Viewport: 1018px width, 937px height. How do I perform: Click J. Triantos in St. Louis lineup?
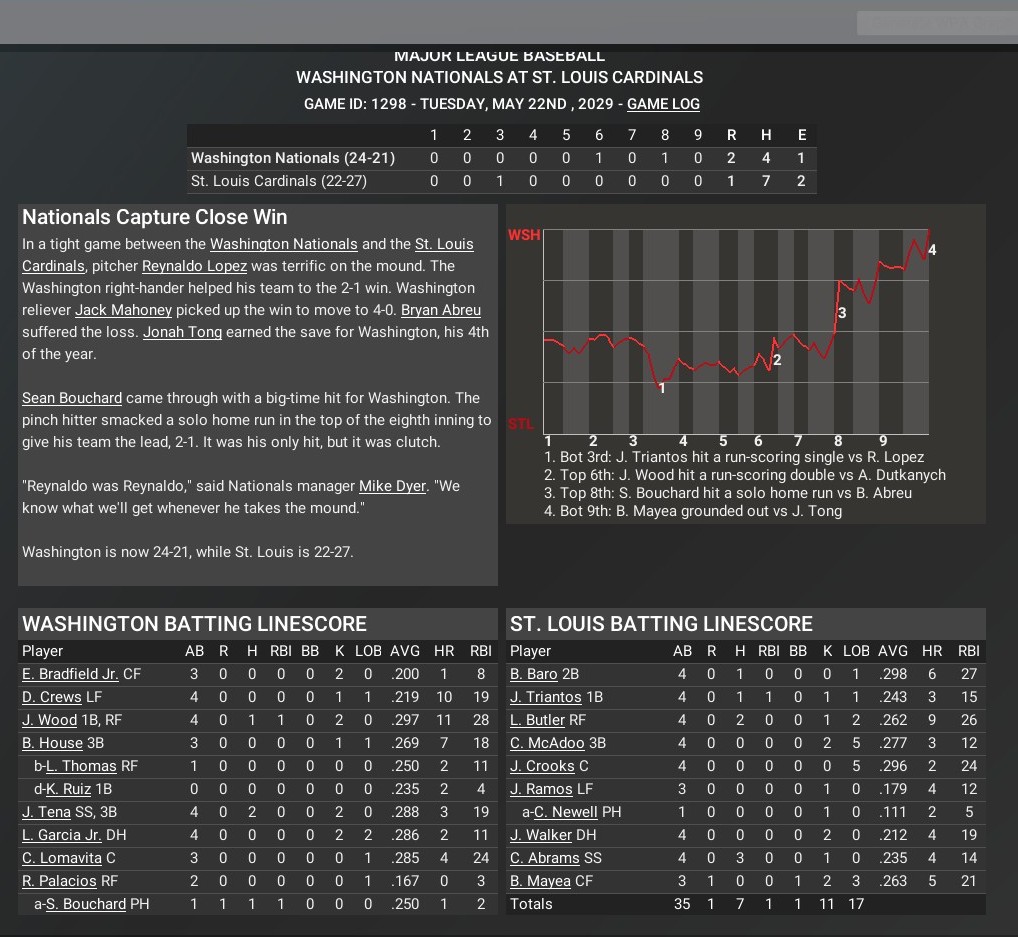[545, 697]
